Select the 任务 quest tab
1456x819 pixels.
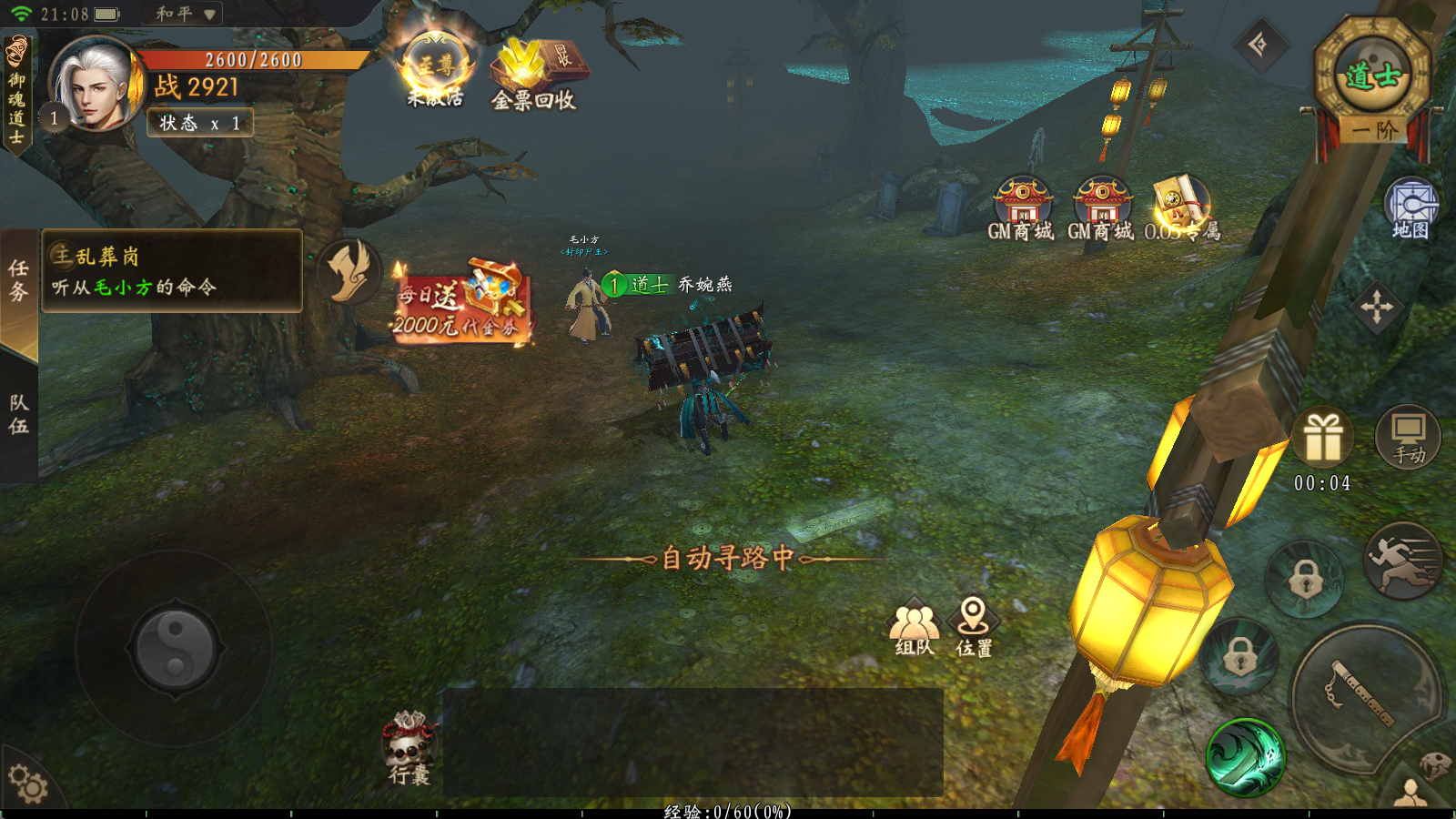click(x=18, y=280)
